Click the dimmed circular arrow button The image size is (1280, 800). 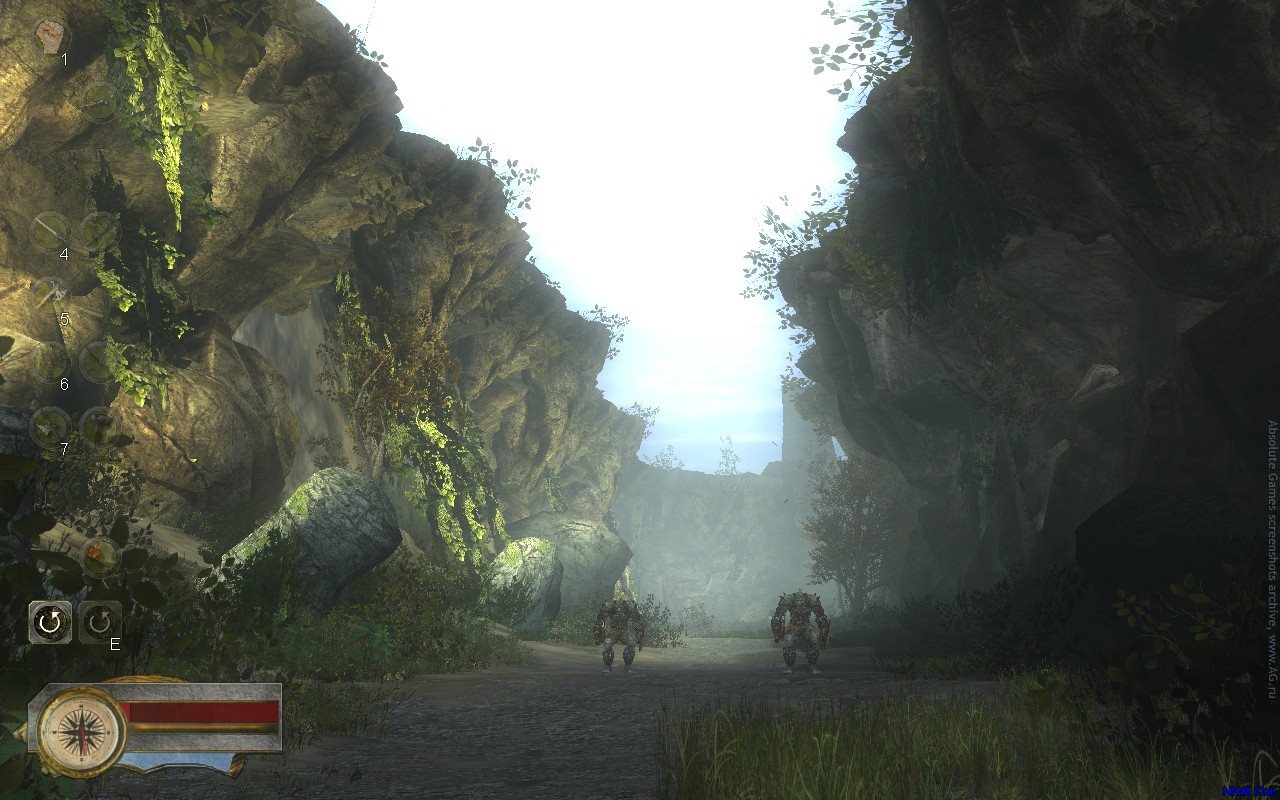pyautogui.click(x=99, y=623)
